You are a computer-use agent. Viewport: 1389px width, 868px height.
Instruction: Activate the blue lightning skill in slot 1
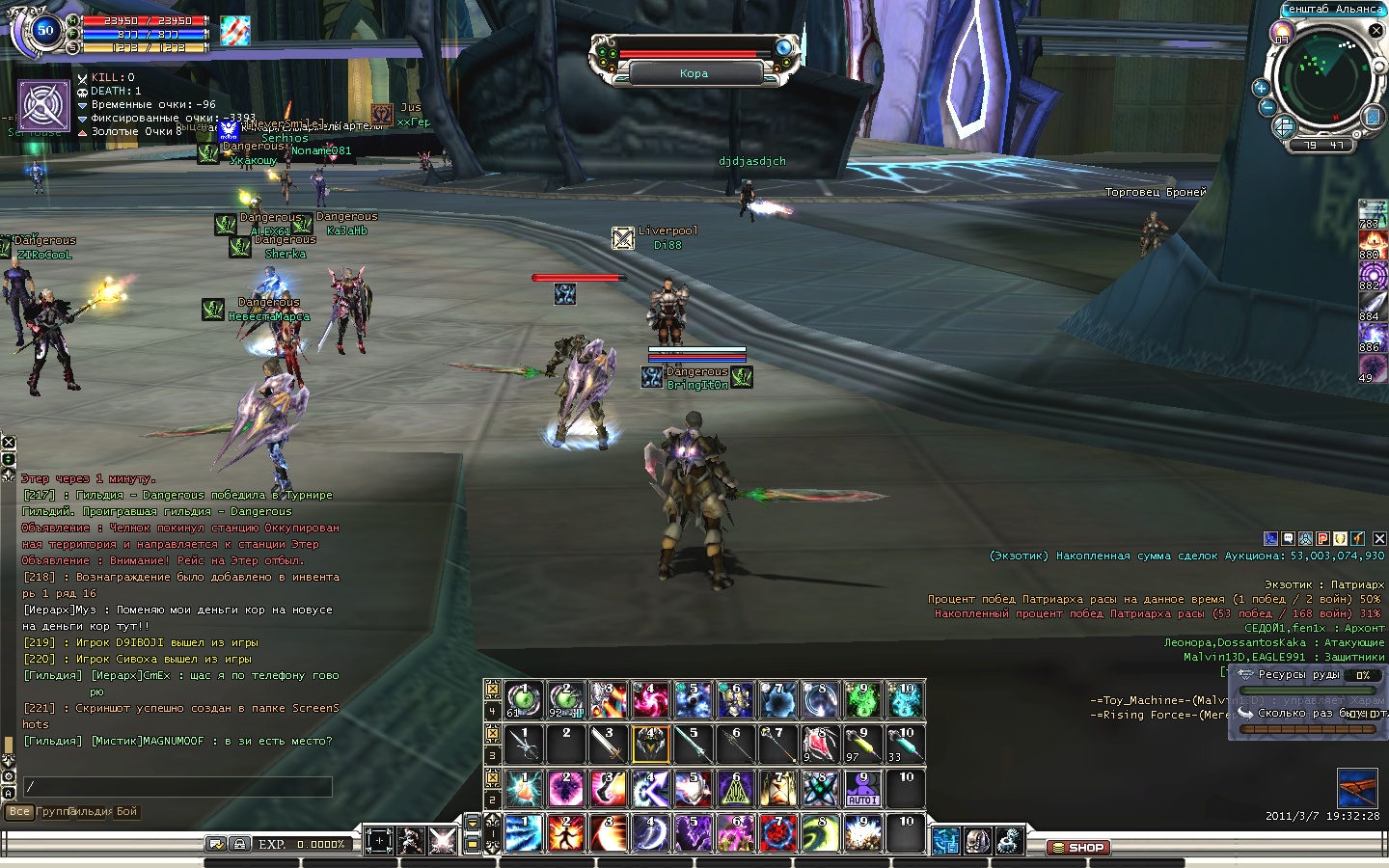point(524,833)
